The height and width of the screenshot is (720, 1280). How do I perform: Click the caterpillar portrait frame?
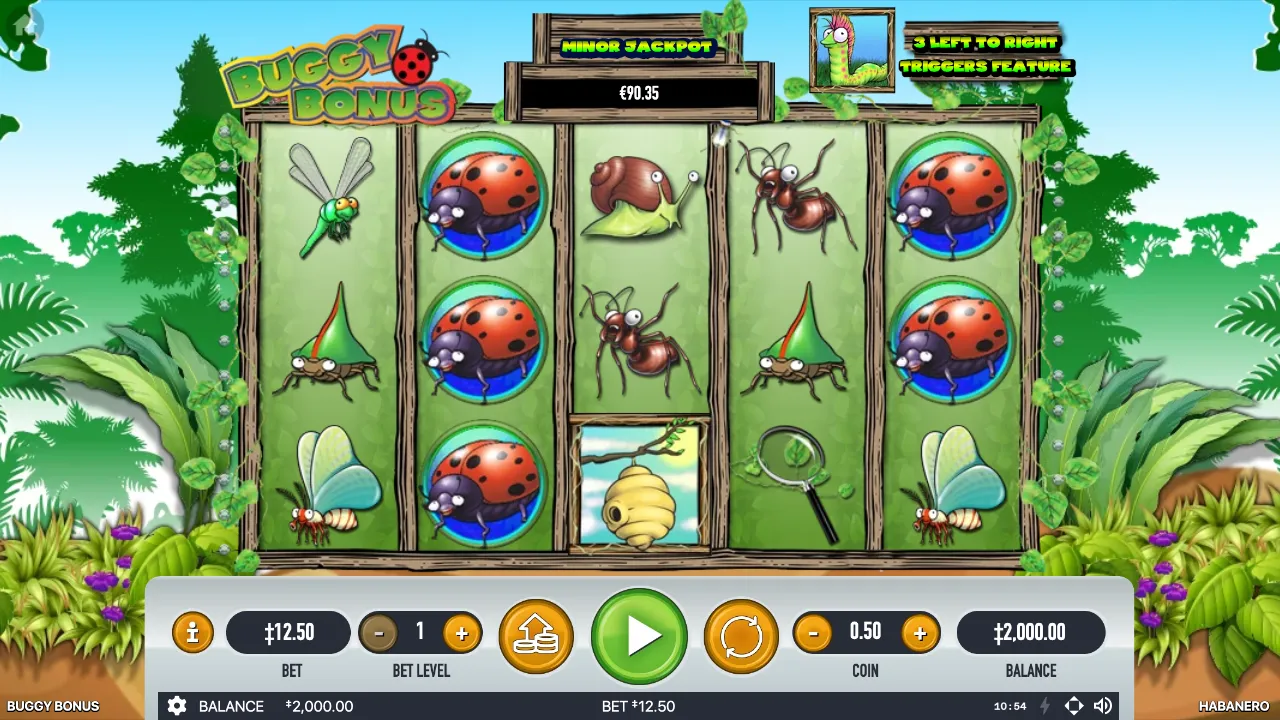(x=852, y=49)
